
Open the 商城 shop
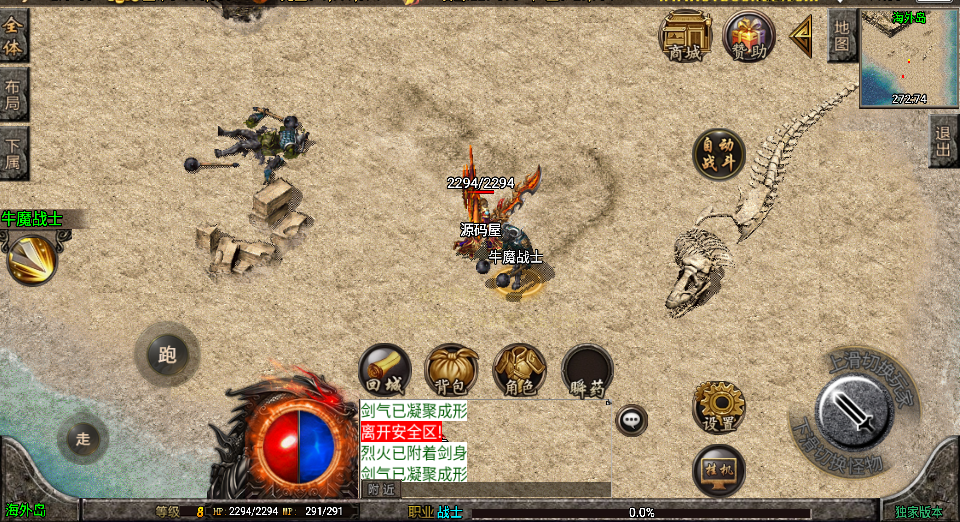click(x=685, y=36)
